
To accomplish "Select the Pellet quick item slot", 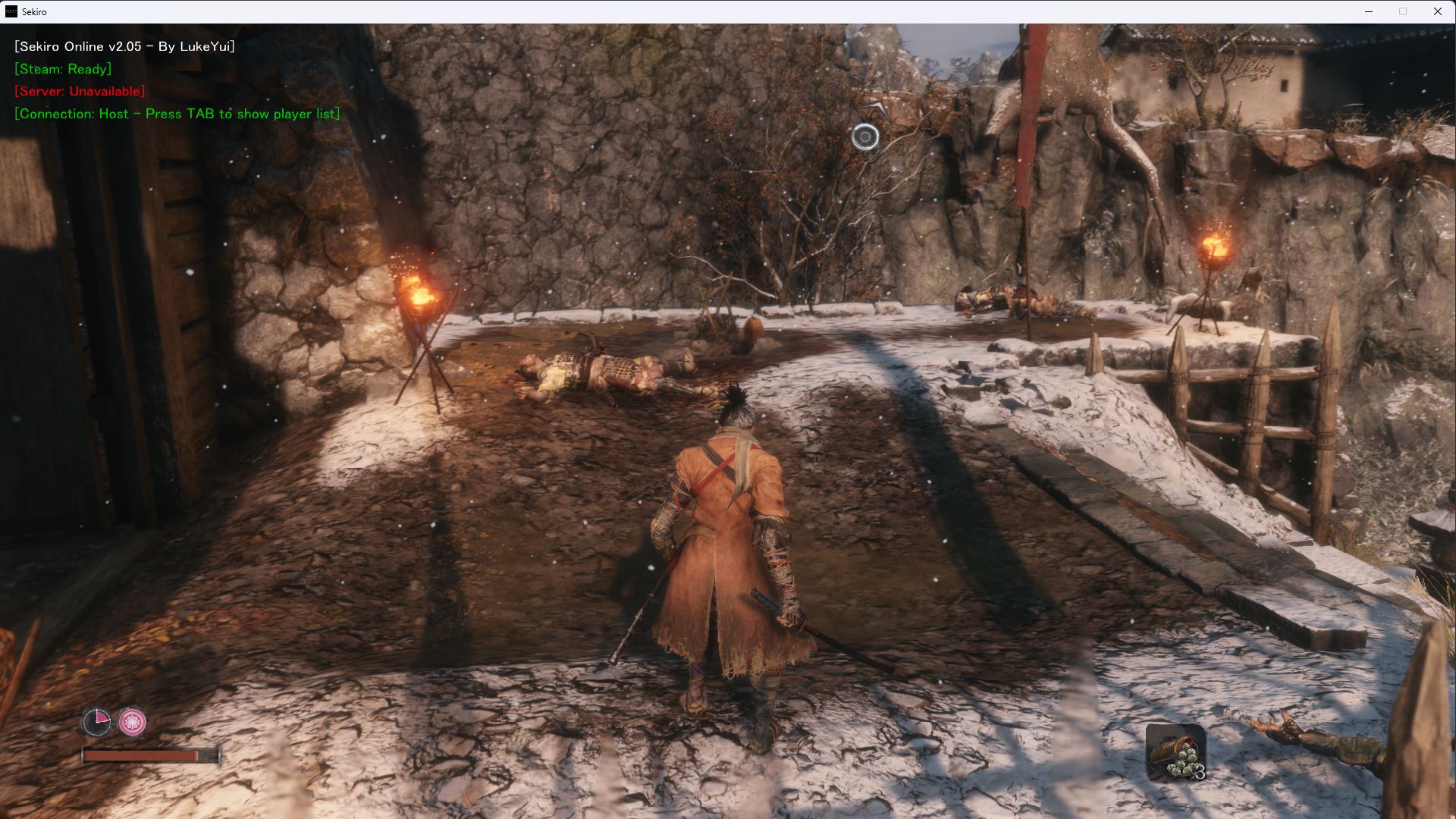I will 1175,752.
